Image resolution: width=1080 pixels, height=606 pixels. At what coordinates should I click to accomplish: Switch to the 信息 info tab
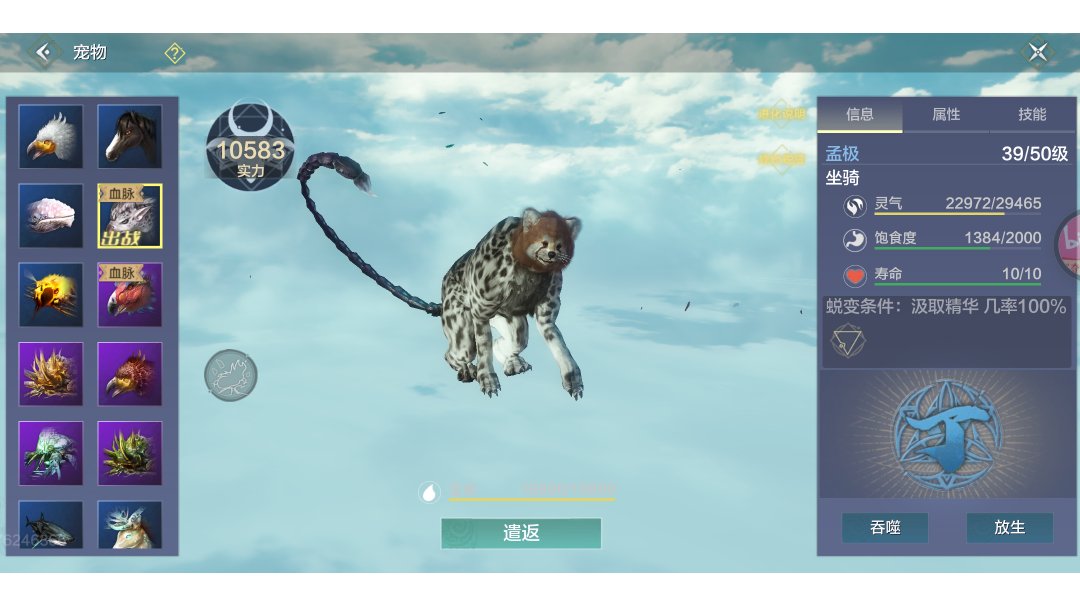(x=860, y=115)
